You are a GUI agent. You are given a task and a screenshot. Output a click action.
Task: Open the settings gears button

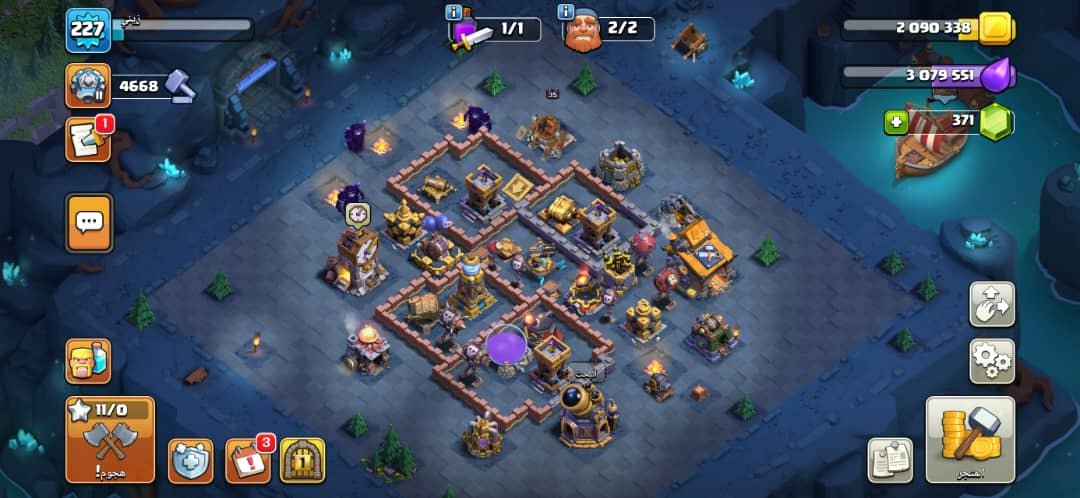point(991,360)
